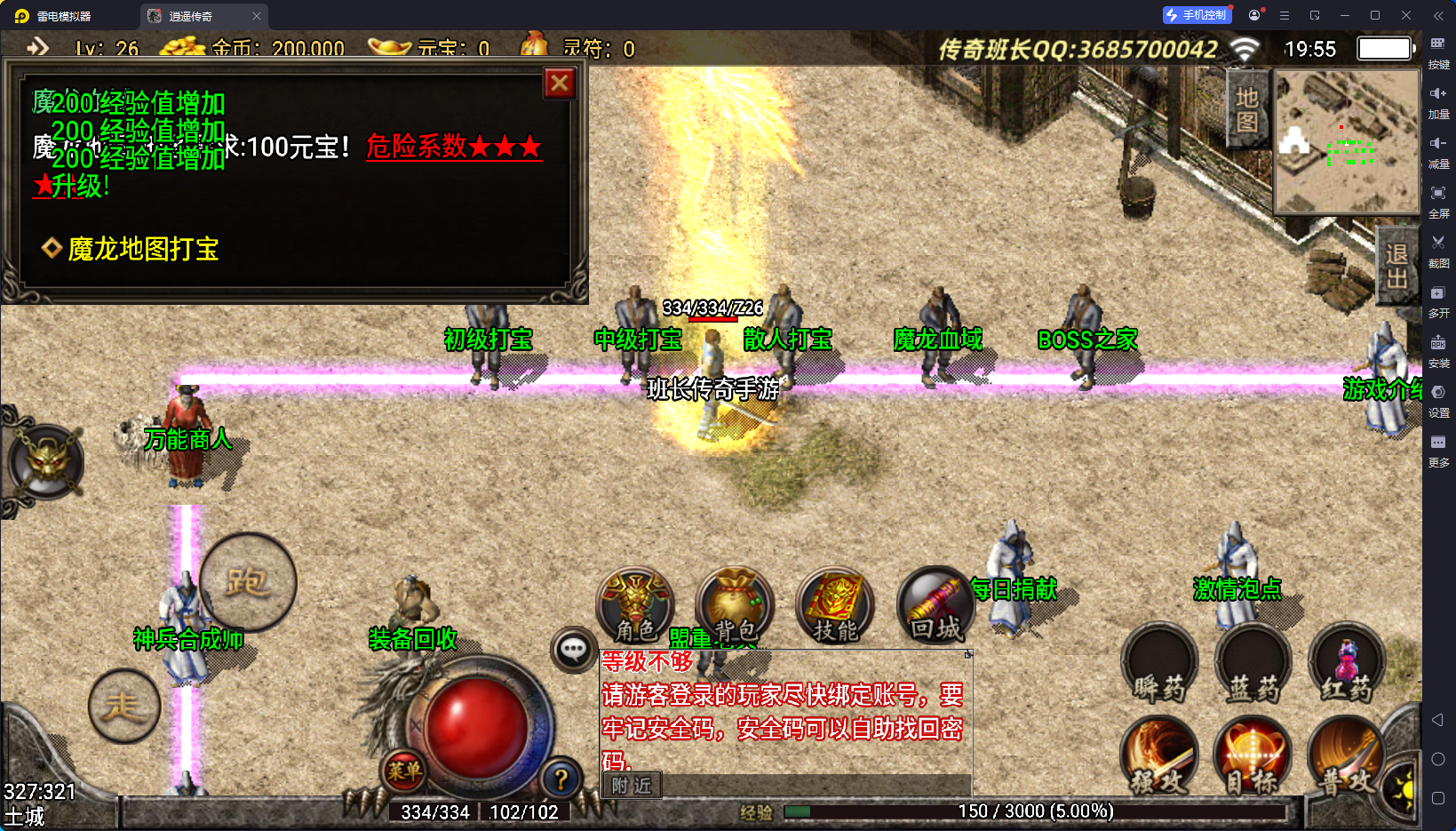This screenshot has height=831, width=1456.
Task: Click the minimap in the corner
Action: [x=1347, y=141]
